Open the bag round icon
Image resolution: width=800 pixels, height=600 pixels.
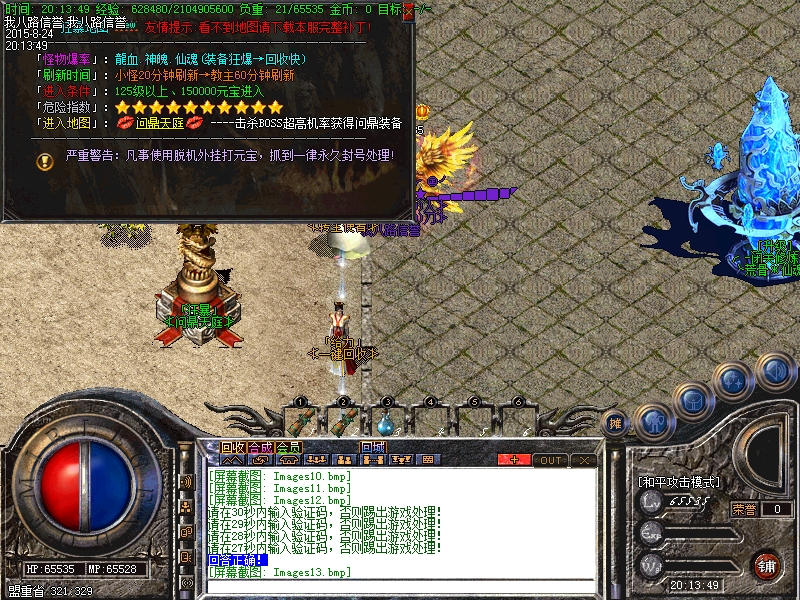[x=692, y=401]
